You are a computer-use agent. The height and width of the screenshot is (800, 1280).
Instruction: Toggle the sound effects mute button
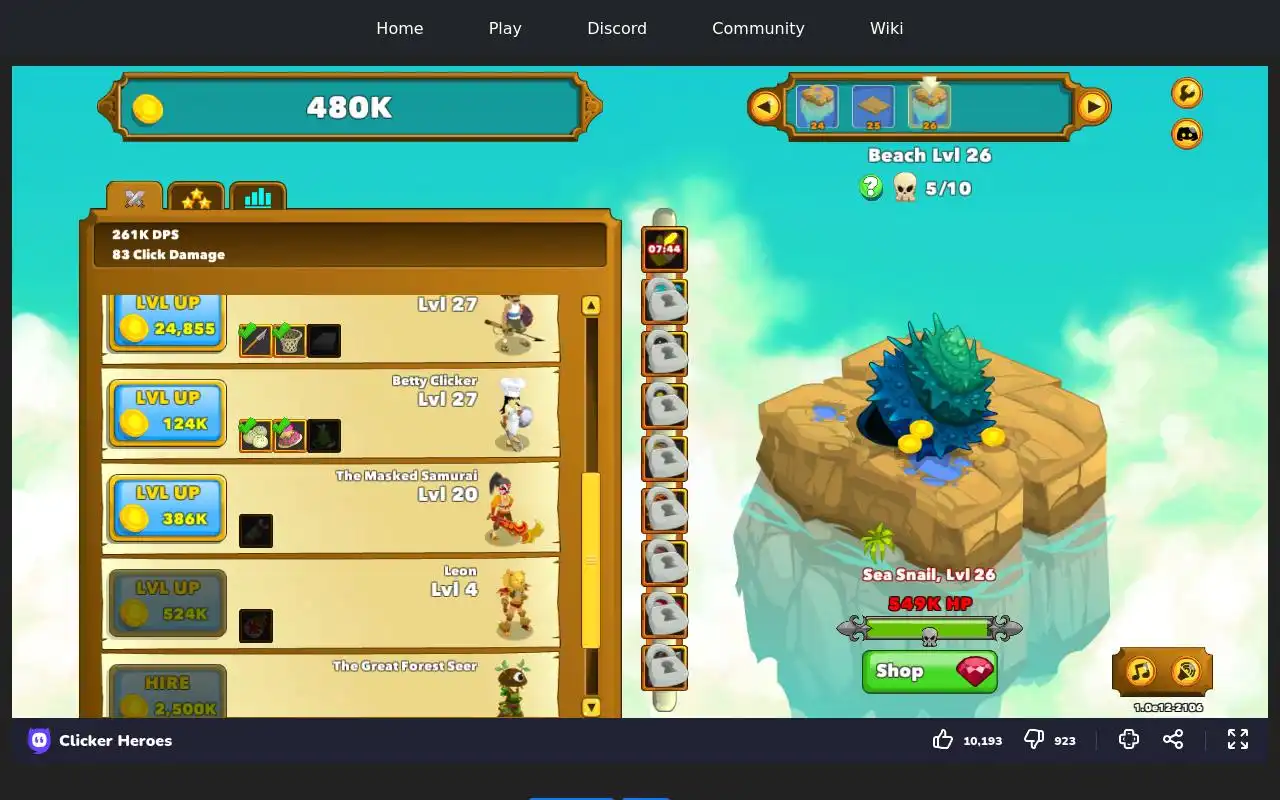1185,671
